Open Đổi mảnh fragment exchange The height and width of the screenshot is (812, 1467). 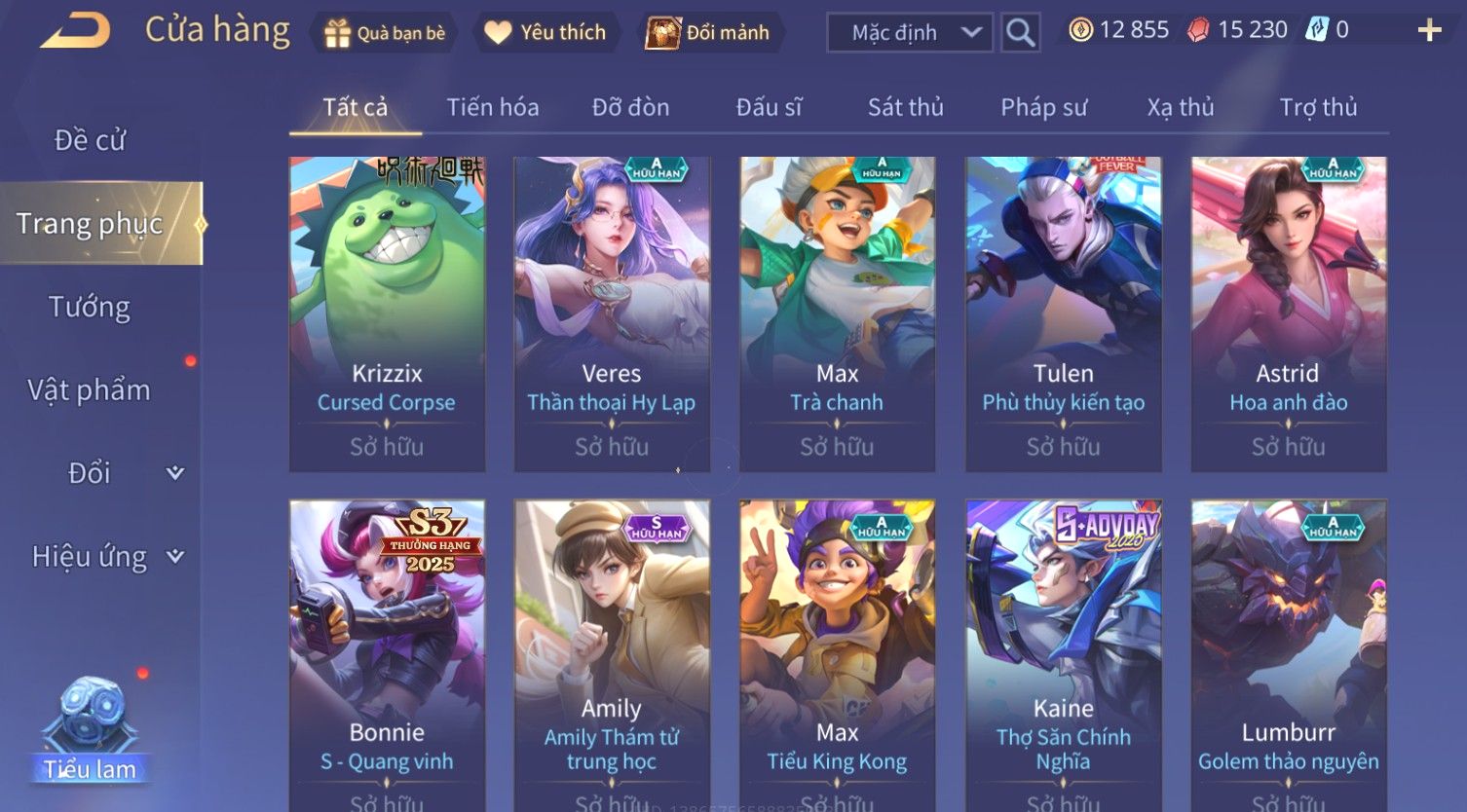708,32
